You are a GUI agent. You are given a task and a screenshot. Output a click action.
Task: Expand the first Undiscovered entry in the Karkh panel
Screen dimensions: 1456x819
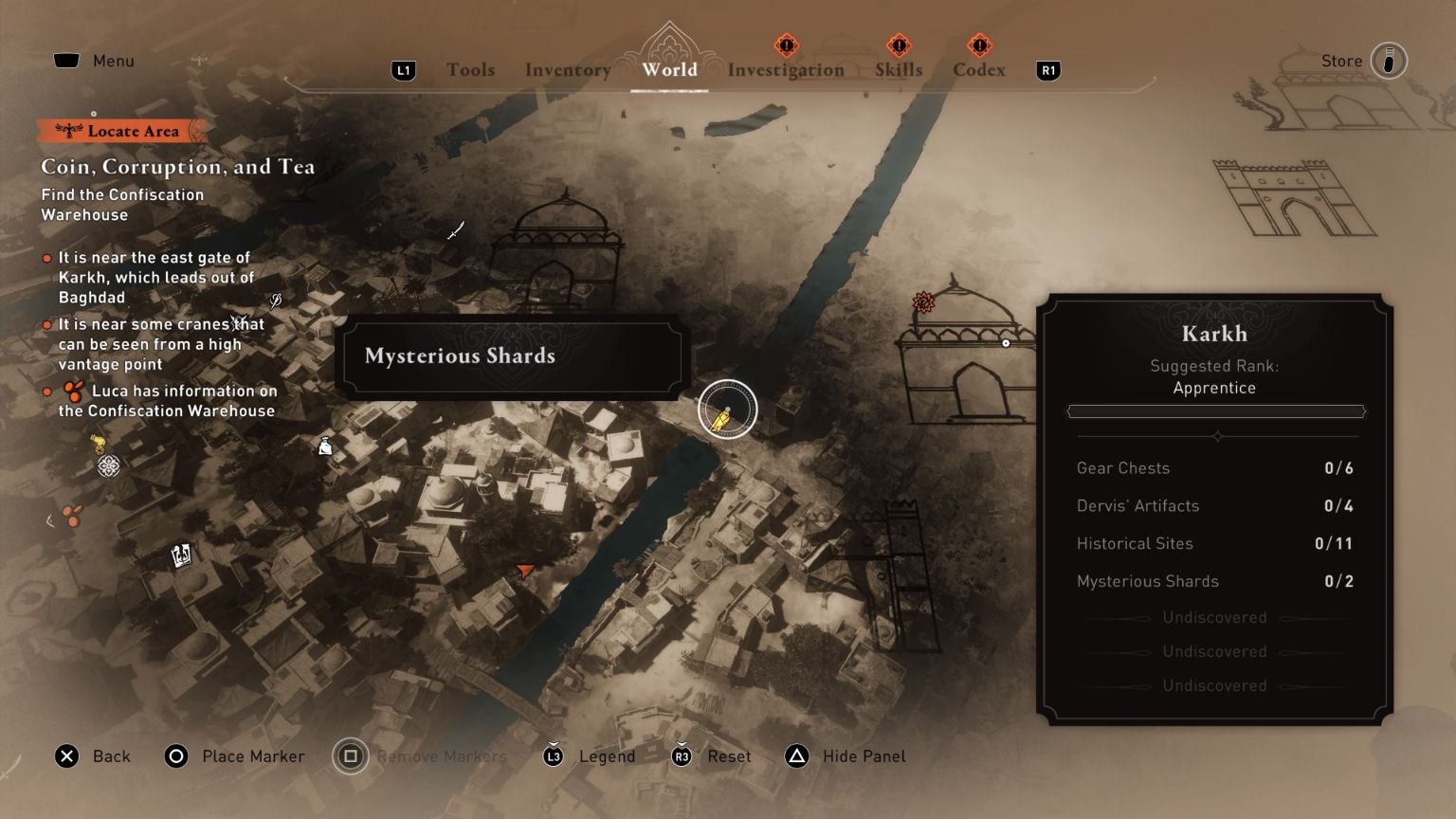click(x=1214, y=617)
